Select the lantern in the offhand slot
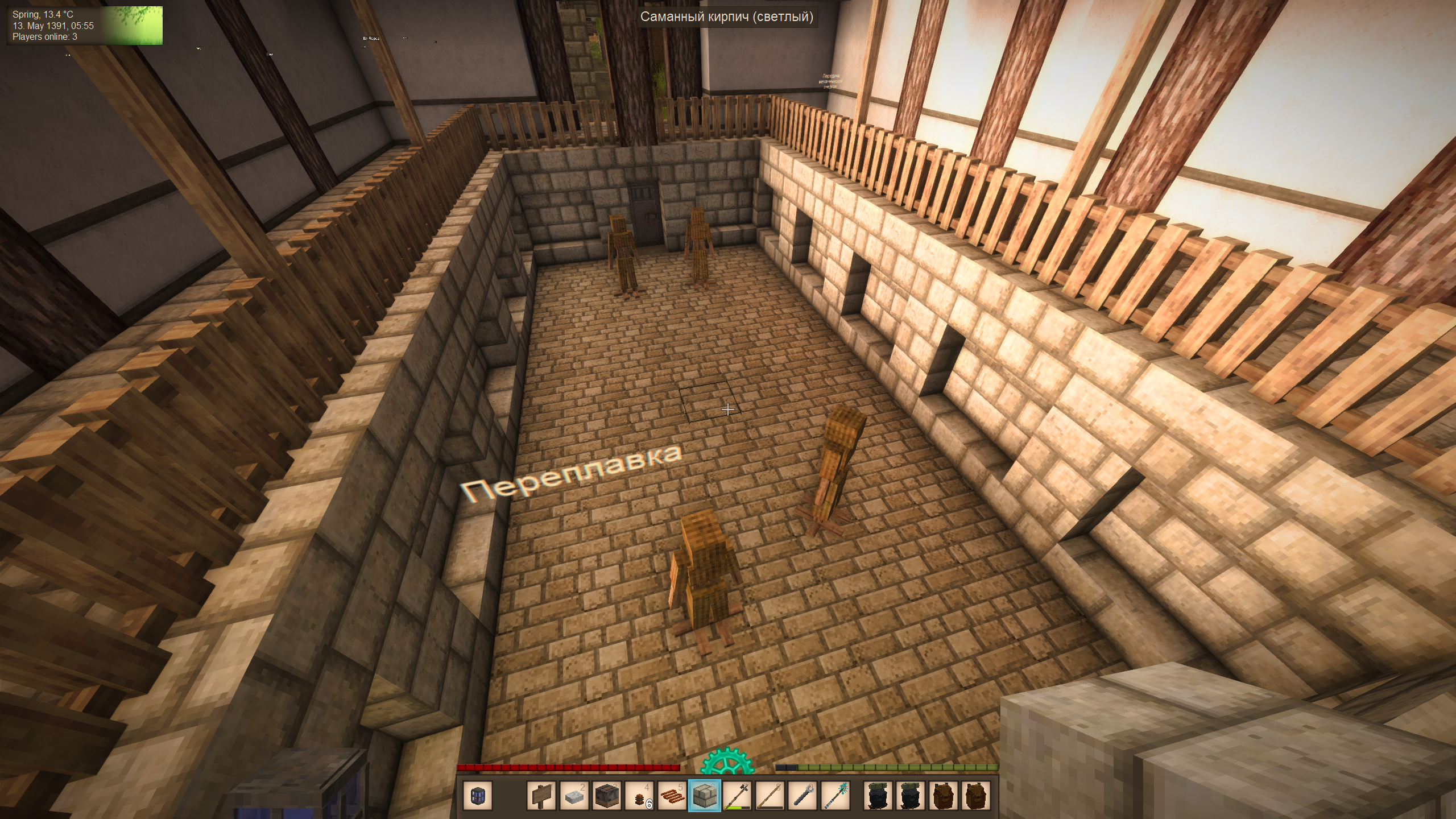The height and width of the screenshot is (819, 1456). pos(477,796)
